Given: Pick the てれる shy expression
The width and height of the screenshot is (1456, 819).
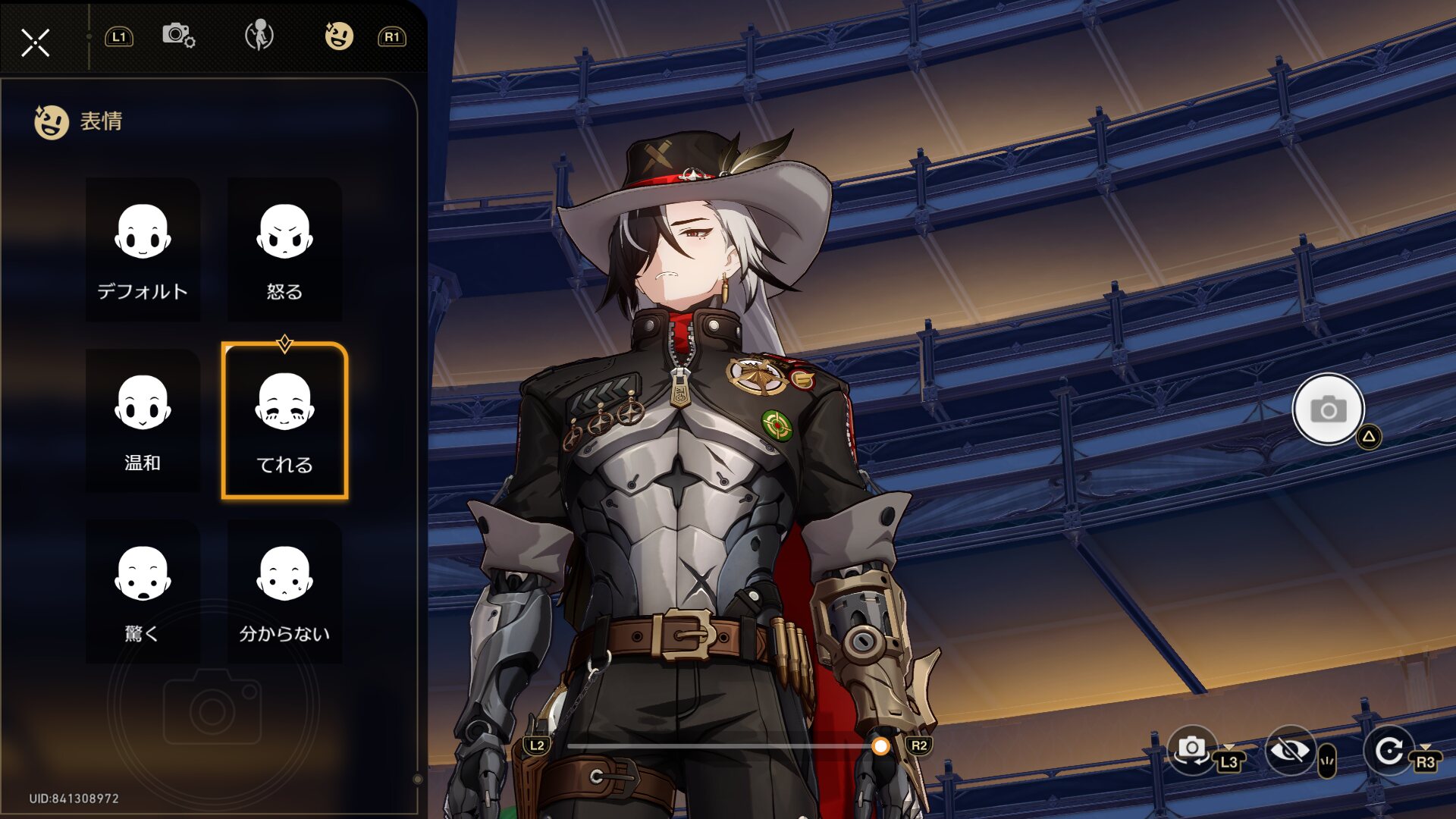Looking at the screenshot, I should tap(284, 421).
